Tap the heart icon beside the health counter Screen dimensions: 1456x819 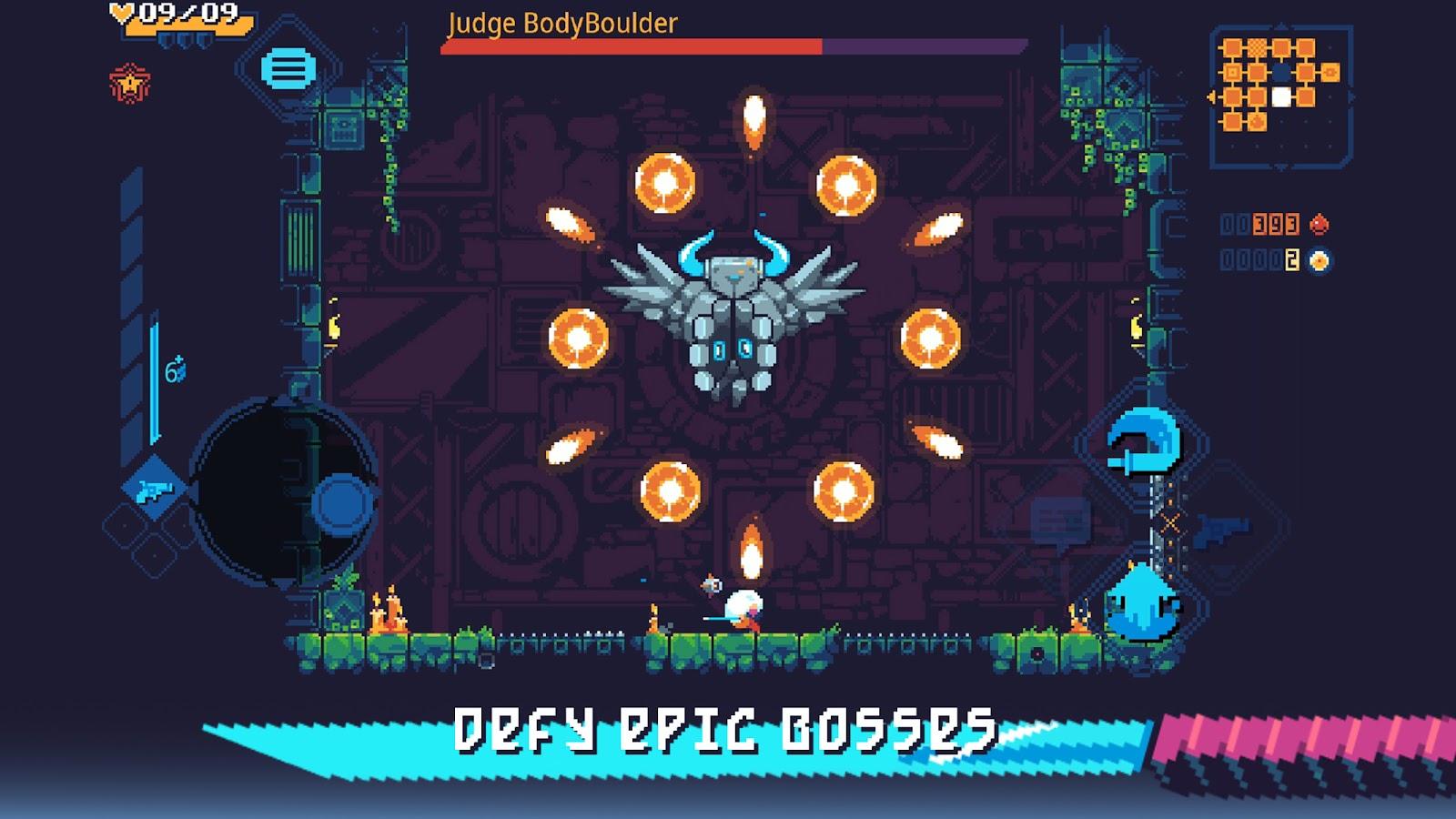click(x=121, y=12)
